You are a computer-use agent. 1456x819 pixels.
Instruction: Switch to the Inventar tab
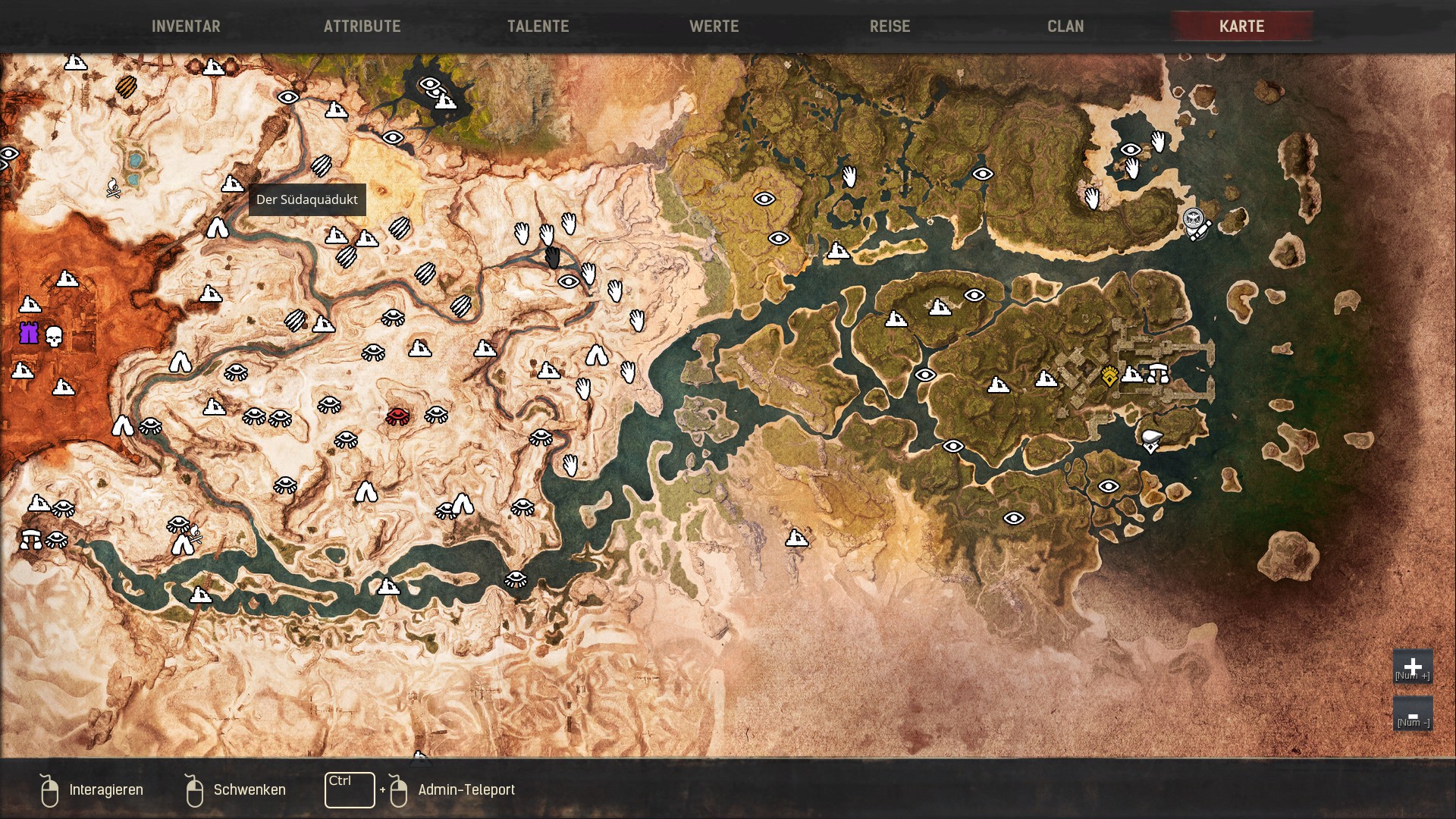(186, 27)
